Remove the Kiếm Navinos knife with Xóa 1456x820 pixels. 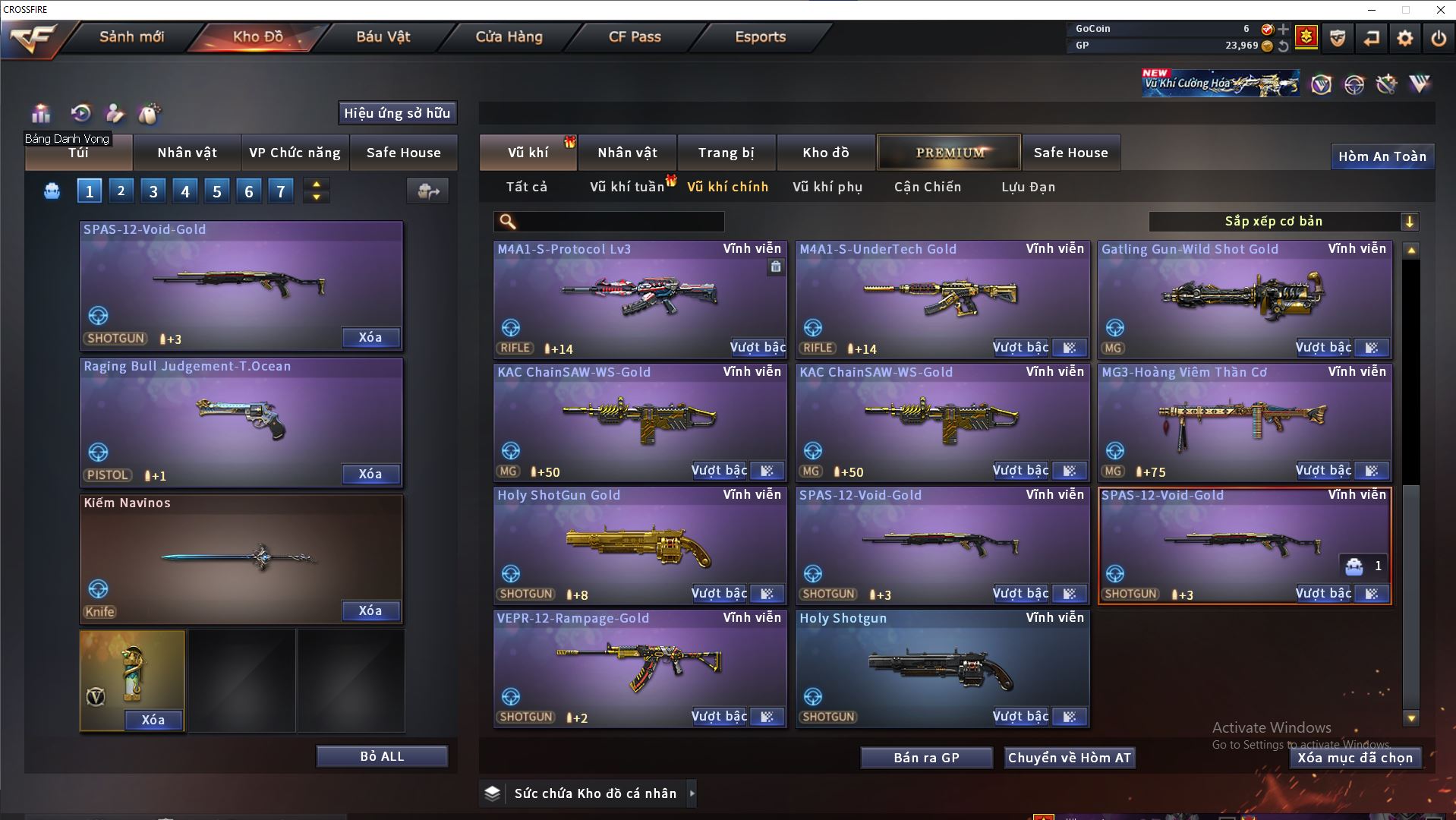click(370, 610)
